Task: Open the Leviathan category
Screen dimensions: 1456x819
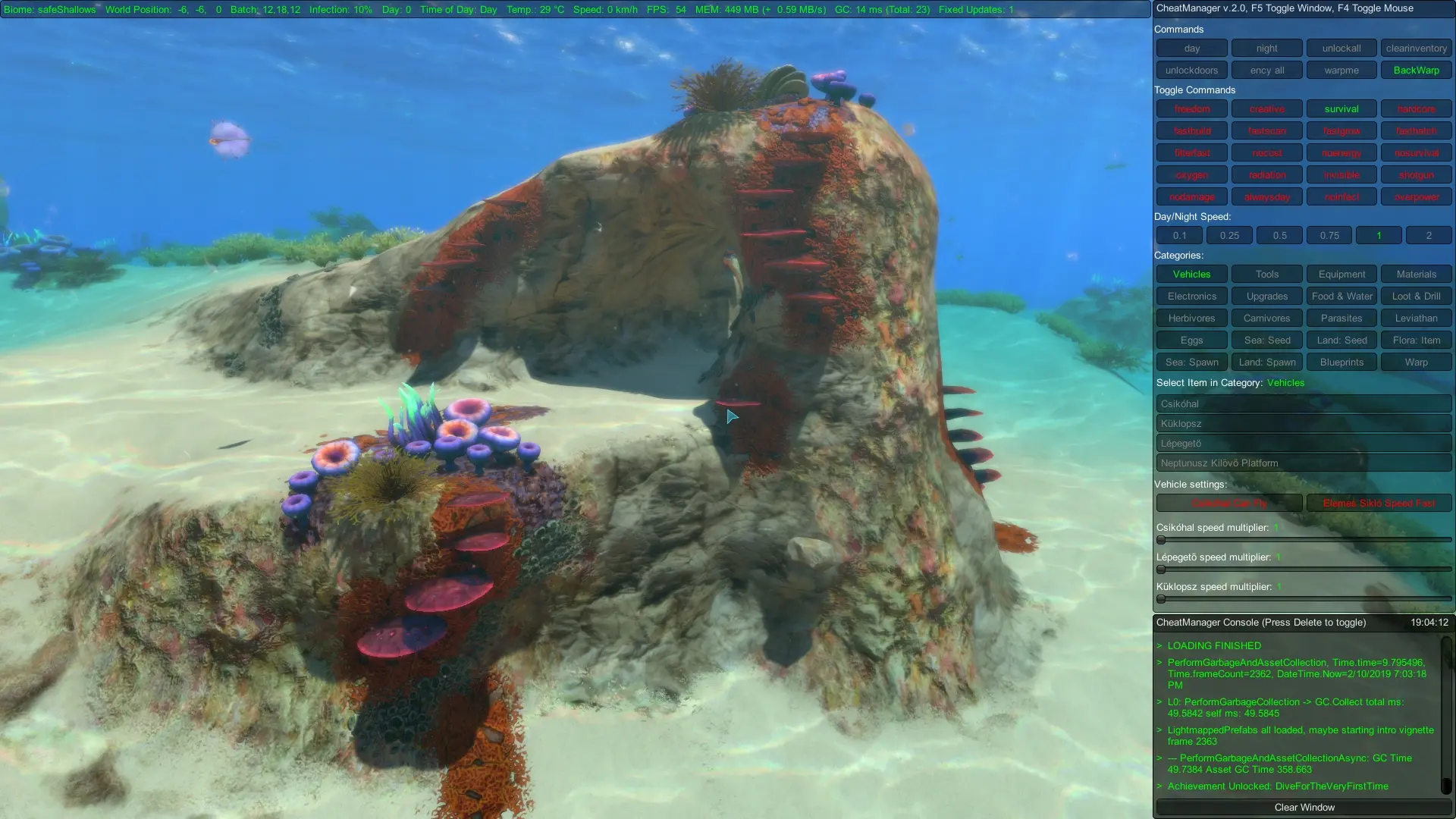Action: [1415, 318]
